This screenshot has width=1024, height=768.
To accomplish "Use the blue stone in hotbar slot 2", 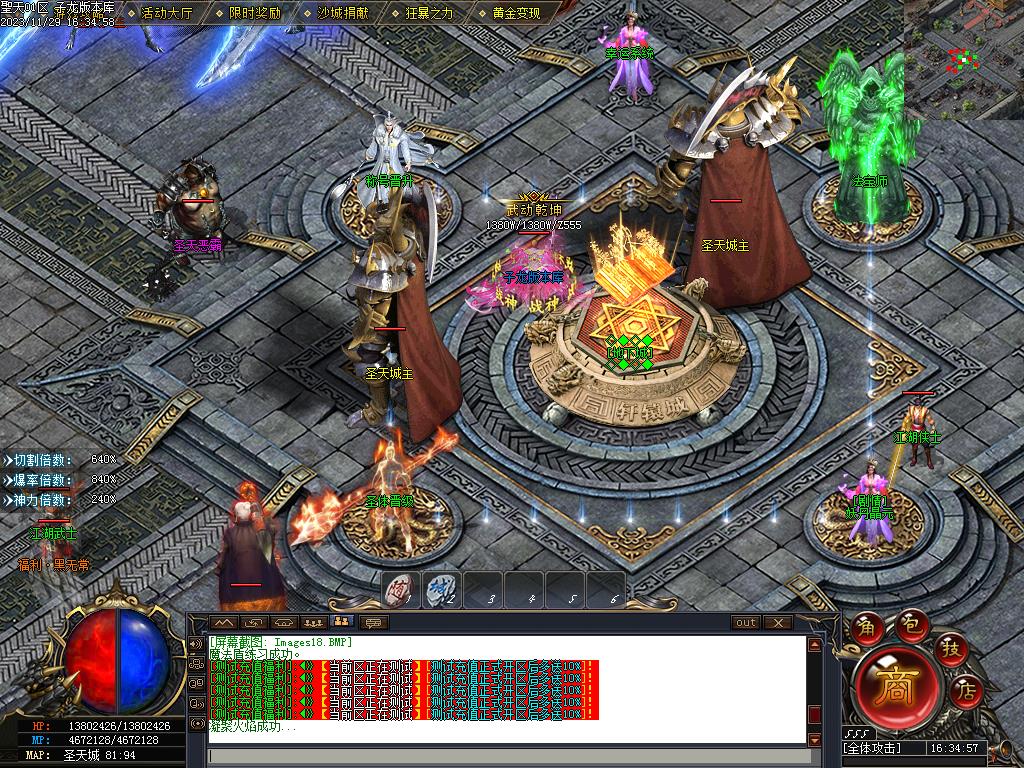I will click(442, 590).
